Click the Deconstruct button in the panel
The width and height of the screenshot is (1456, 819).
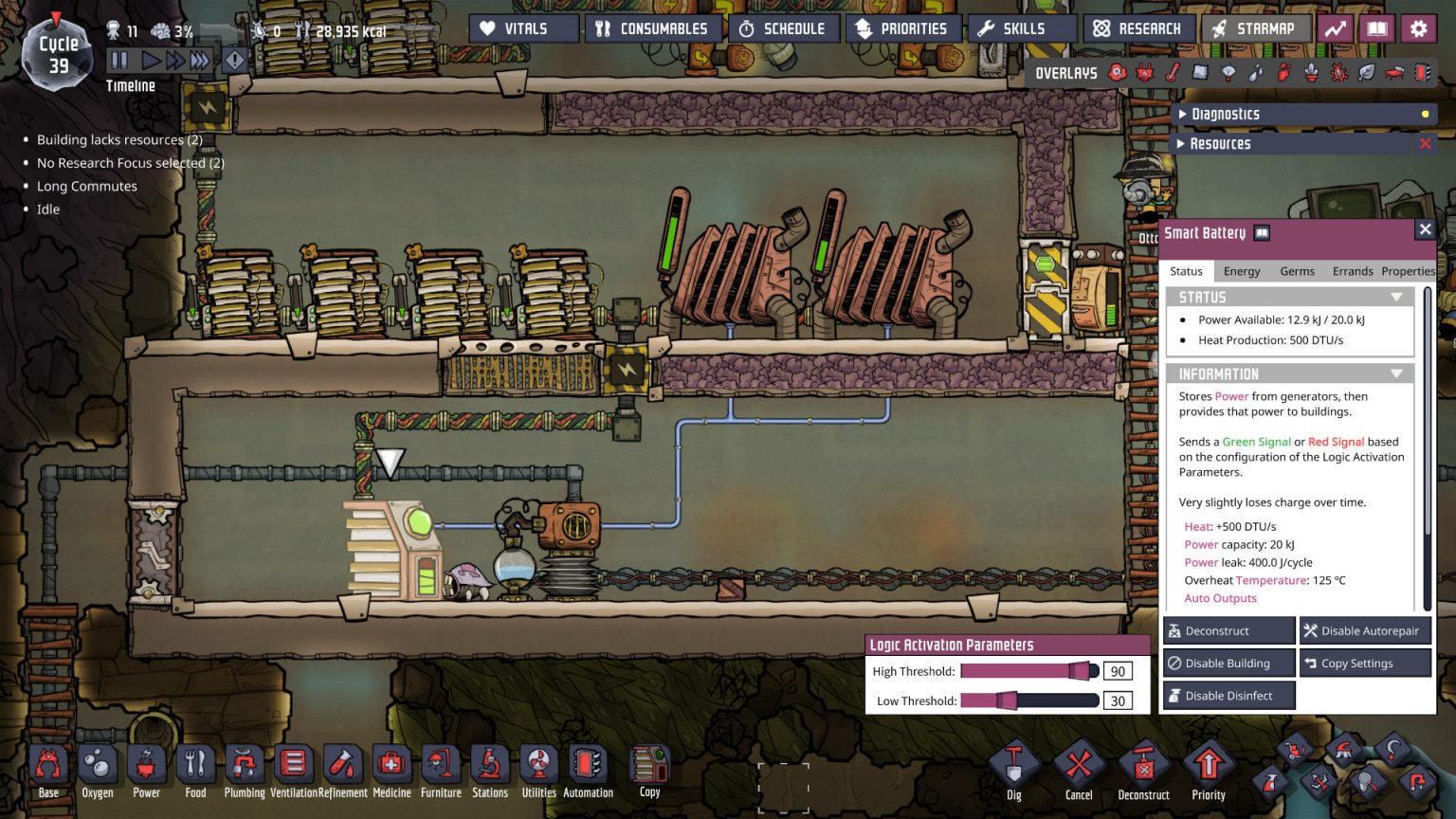[x=1228, y=629]
